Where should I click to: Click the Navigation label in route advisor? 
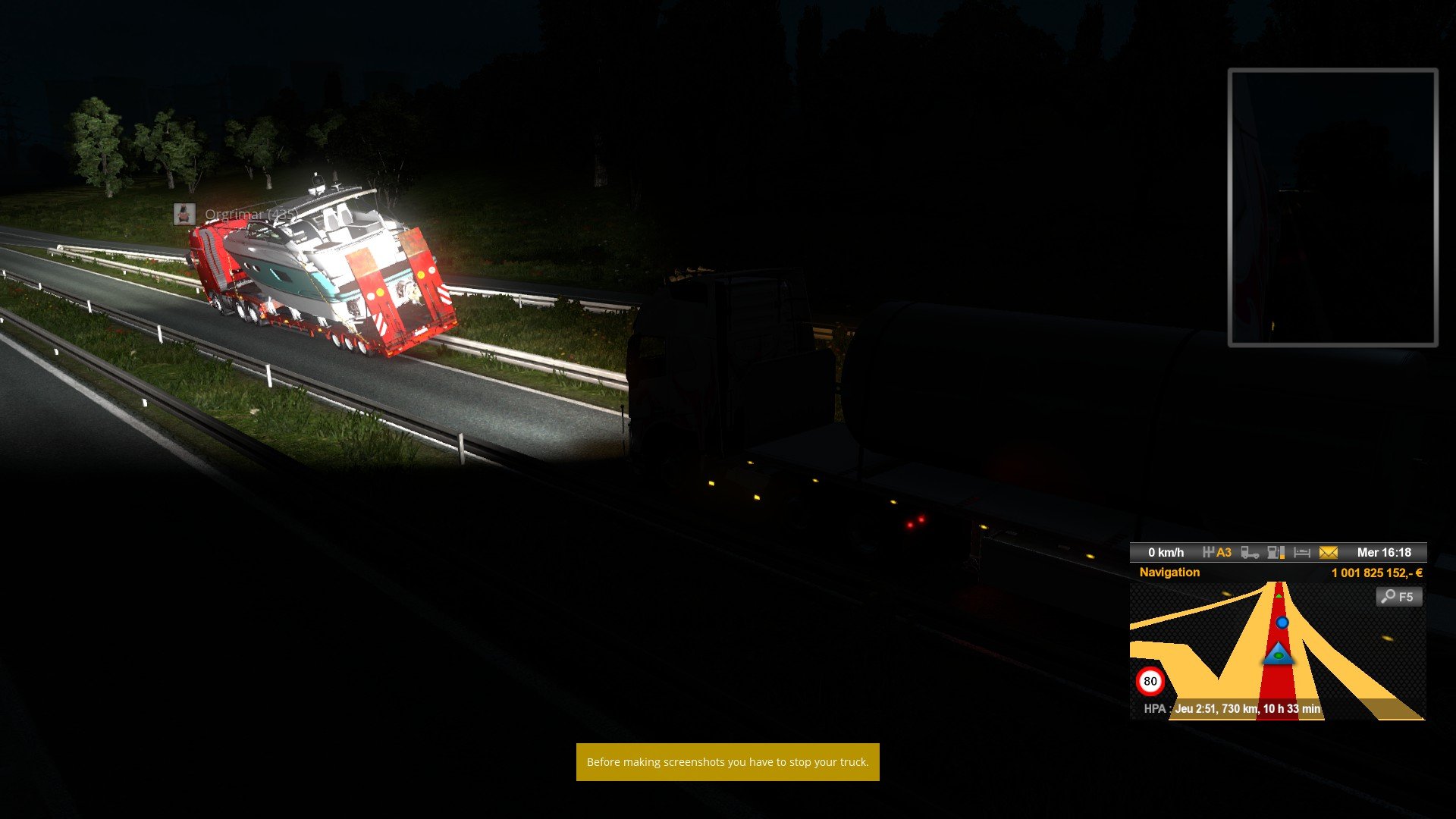click(1169, 573)
